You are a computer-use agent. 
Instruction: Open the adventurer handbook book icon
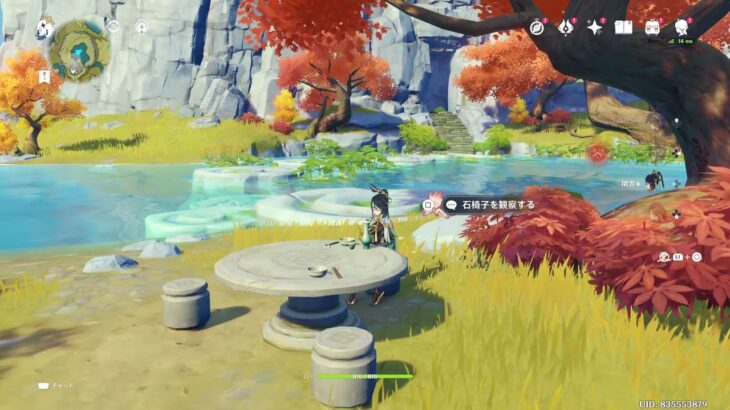click(x=623, y=27)
